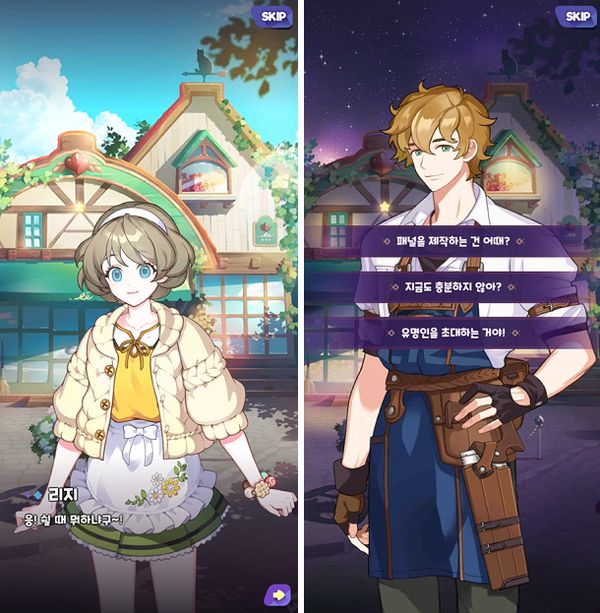Skip the night scene with the dialogue choices

coord(577,16)
